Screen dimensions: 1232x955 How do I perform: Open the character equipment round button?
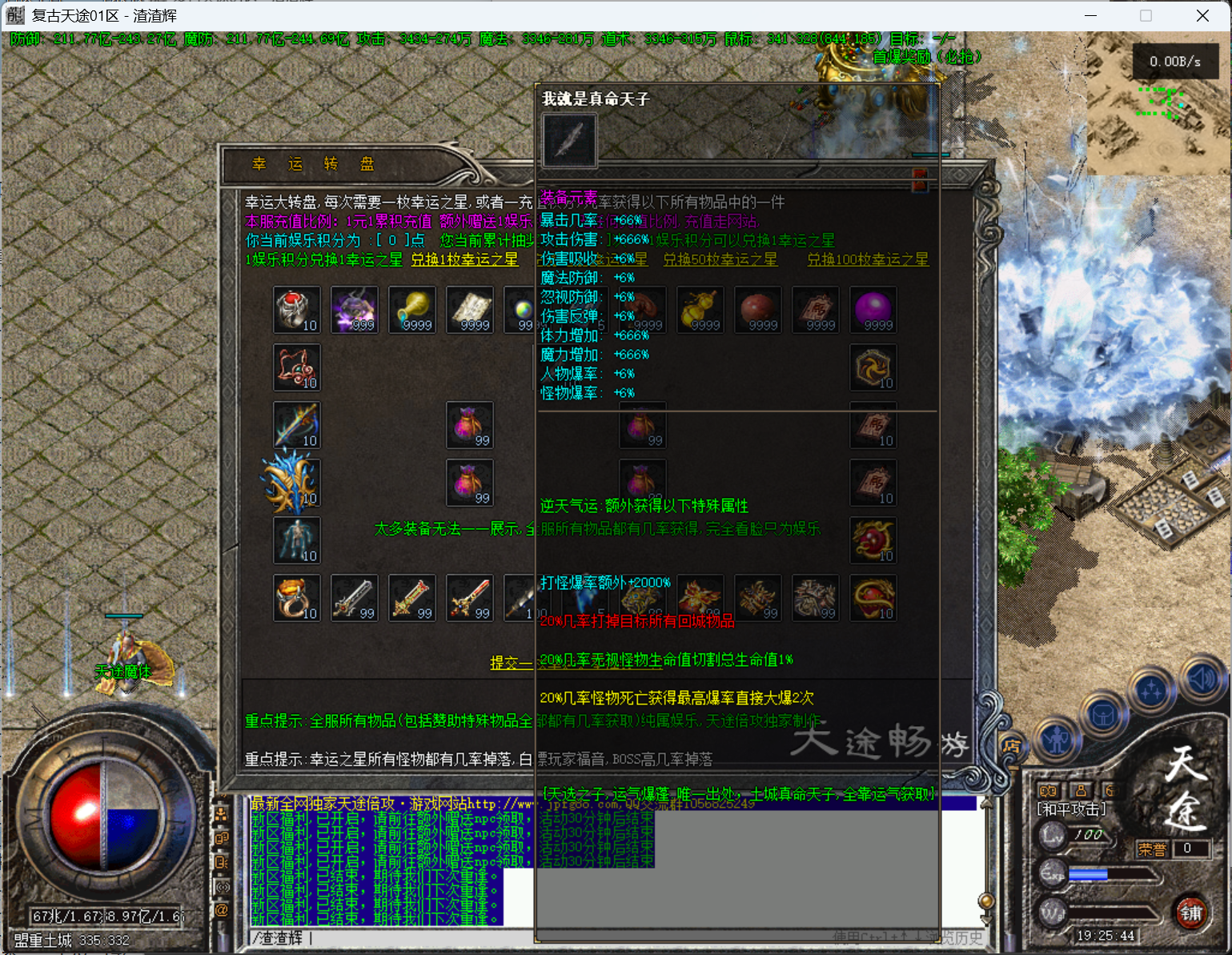tap(1057, 740)
